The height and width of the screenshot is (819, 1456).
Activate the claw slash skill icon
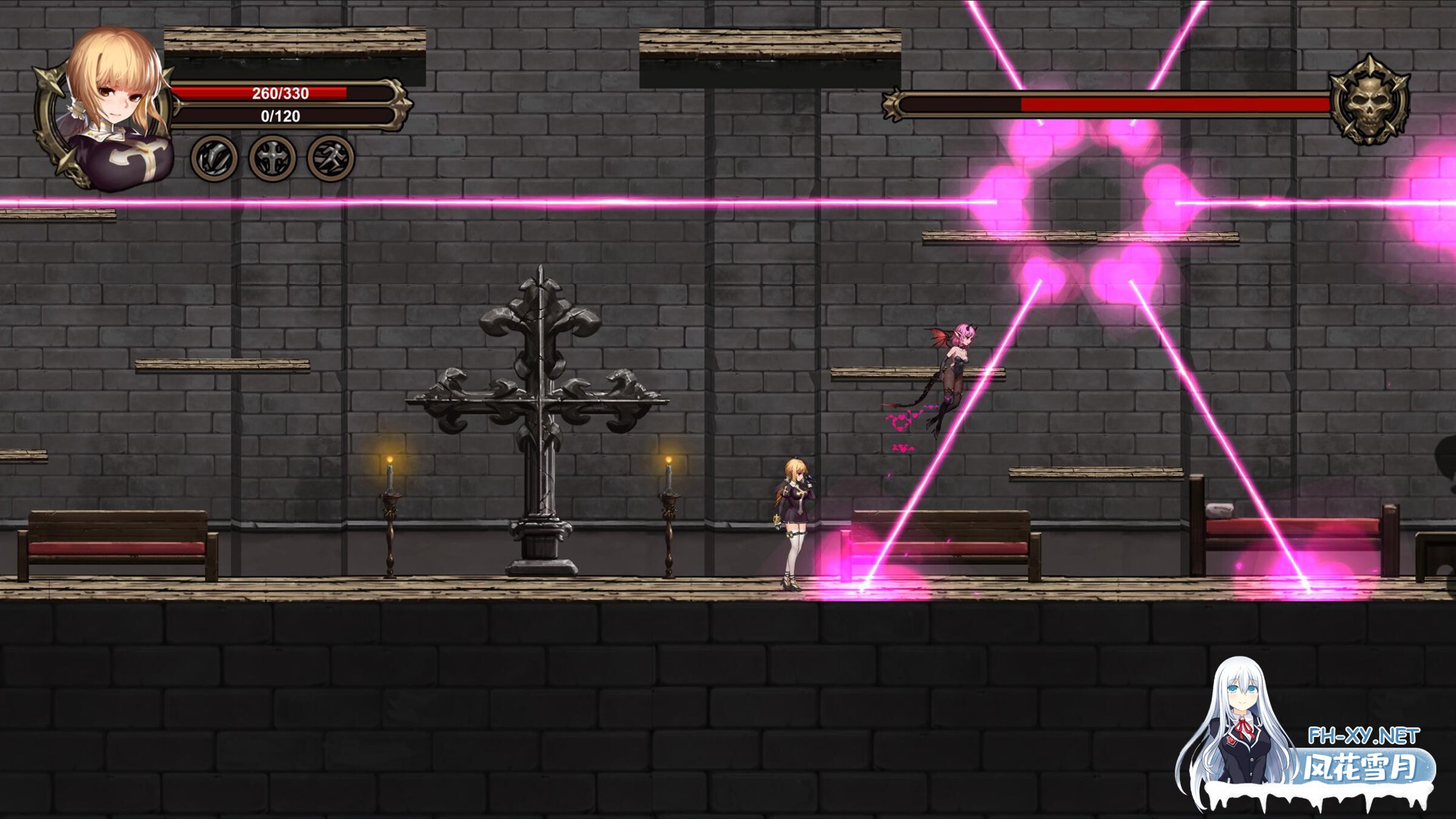[x=214, y=158]
